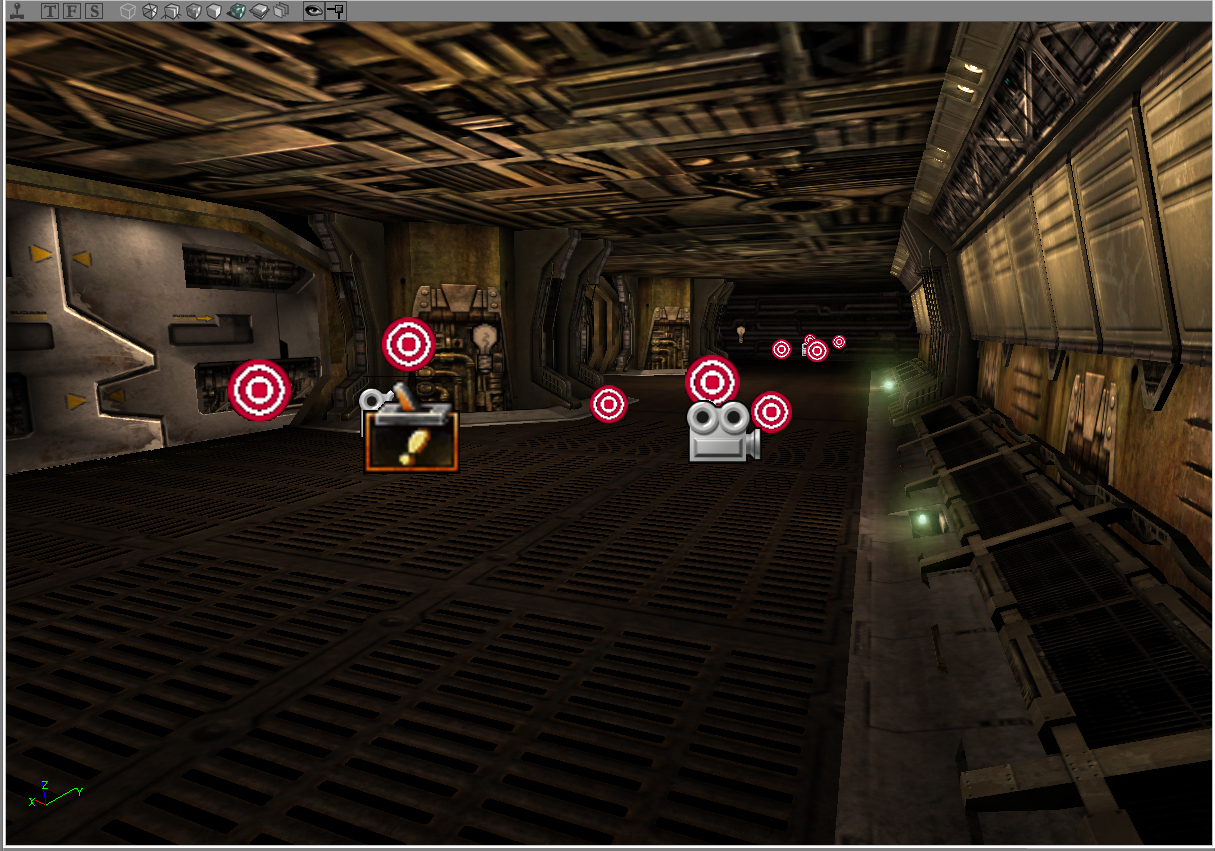
Task: Choose the overlapping sheets view icon
Action: tap(281, 11)
